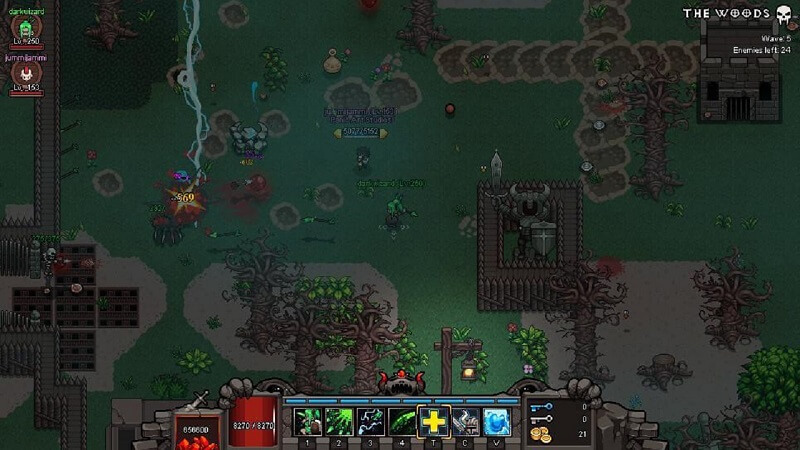This screenshot has height=450, width=800.
Task: Use the yellow cross heal ability
Action: [x=435, y=423]
